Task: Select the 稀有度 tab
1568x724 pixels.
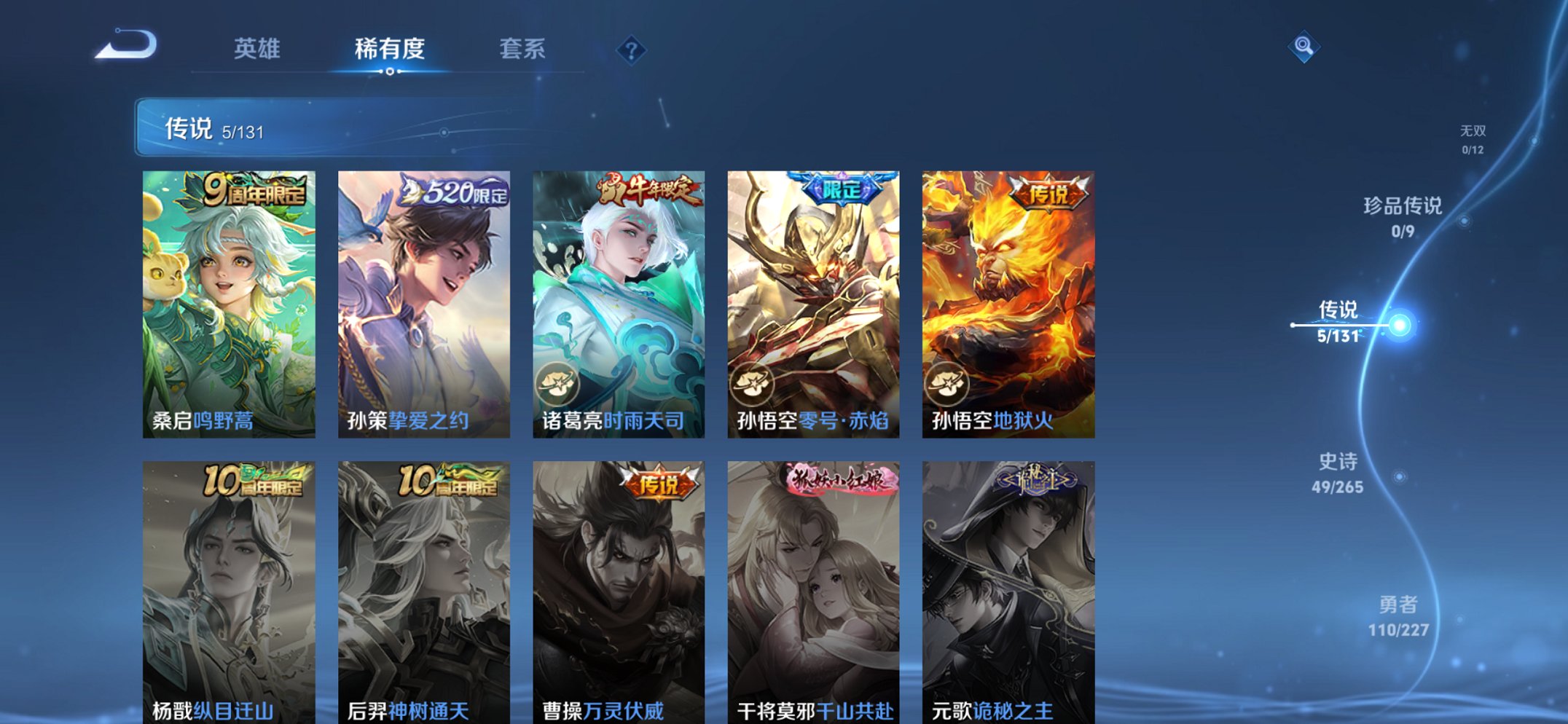Action: click(390, 50)
